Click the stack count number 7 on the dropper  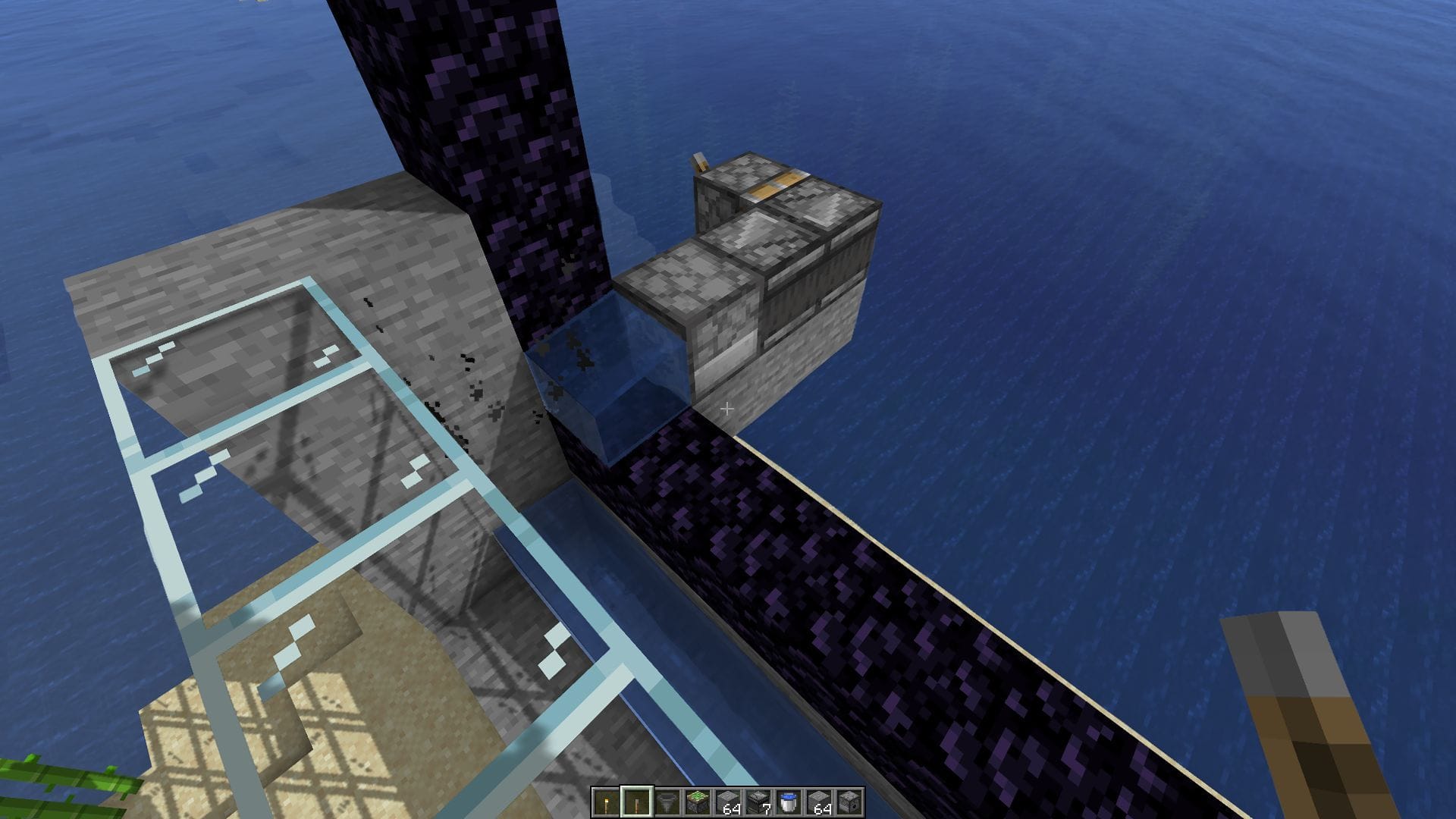[767, 809]
